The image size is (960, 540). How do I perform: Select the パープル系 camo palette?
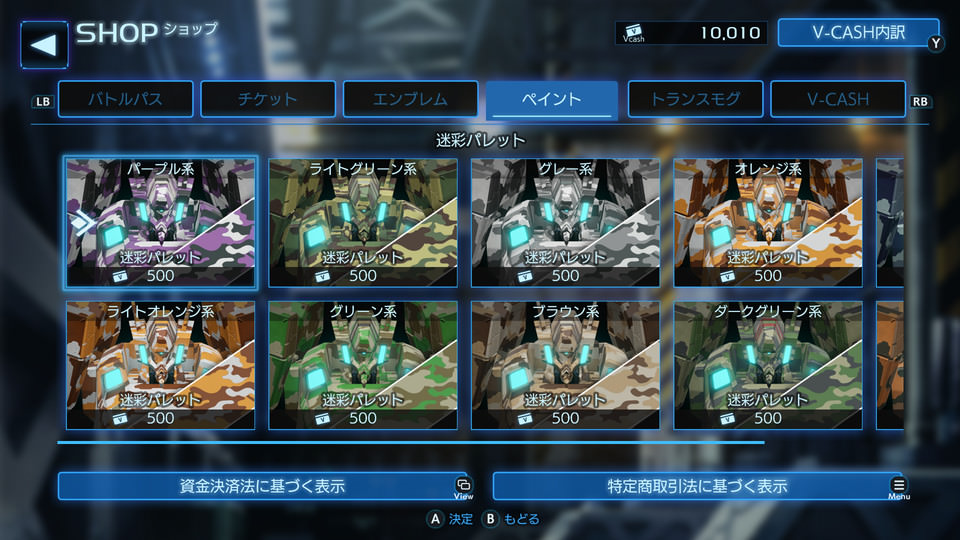[x=161, y=222]
